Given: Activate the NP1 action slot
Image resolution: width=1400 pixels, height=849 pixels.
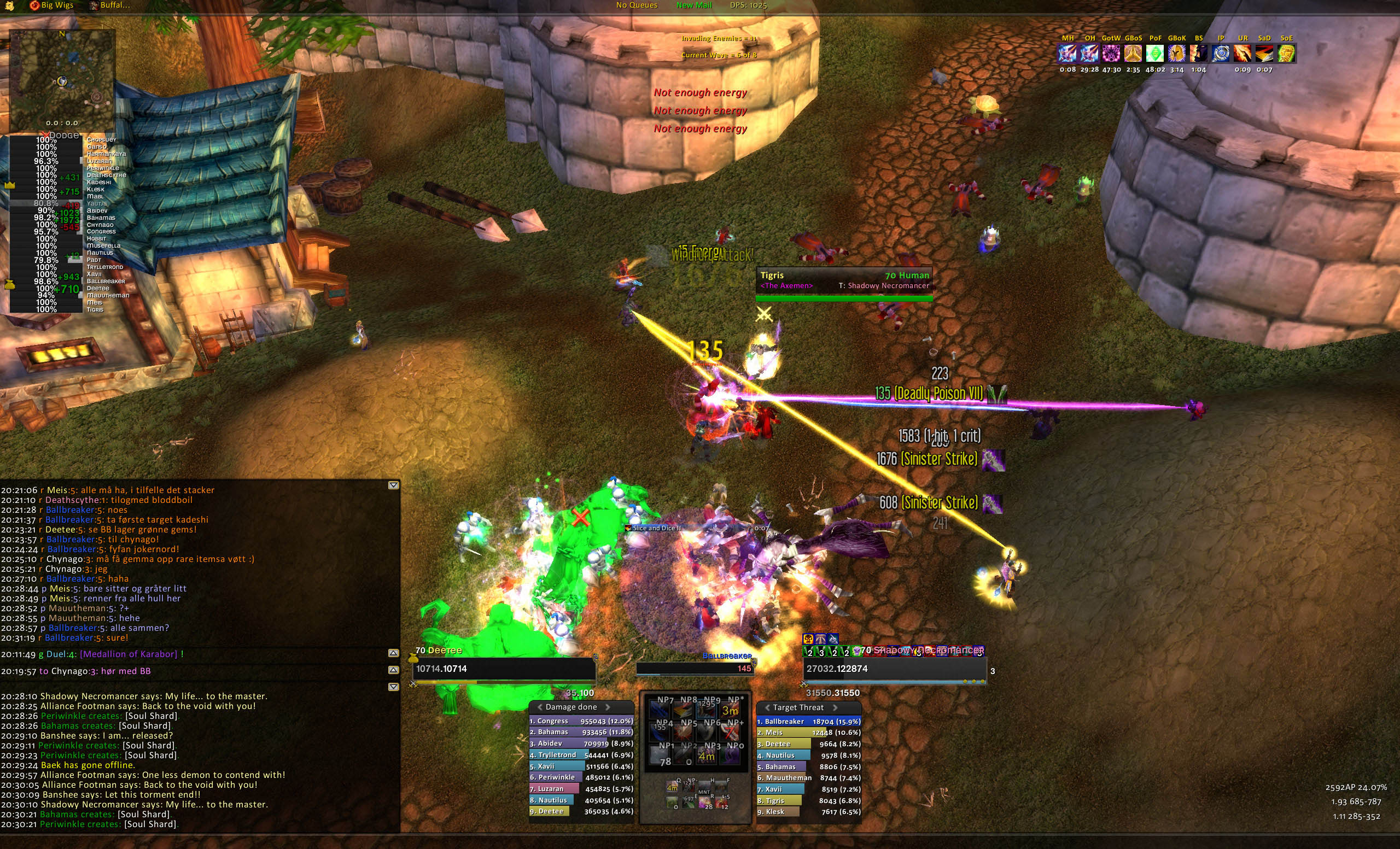Looking at the screenshot, I should (x=666, y=753).
